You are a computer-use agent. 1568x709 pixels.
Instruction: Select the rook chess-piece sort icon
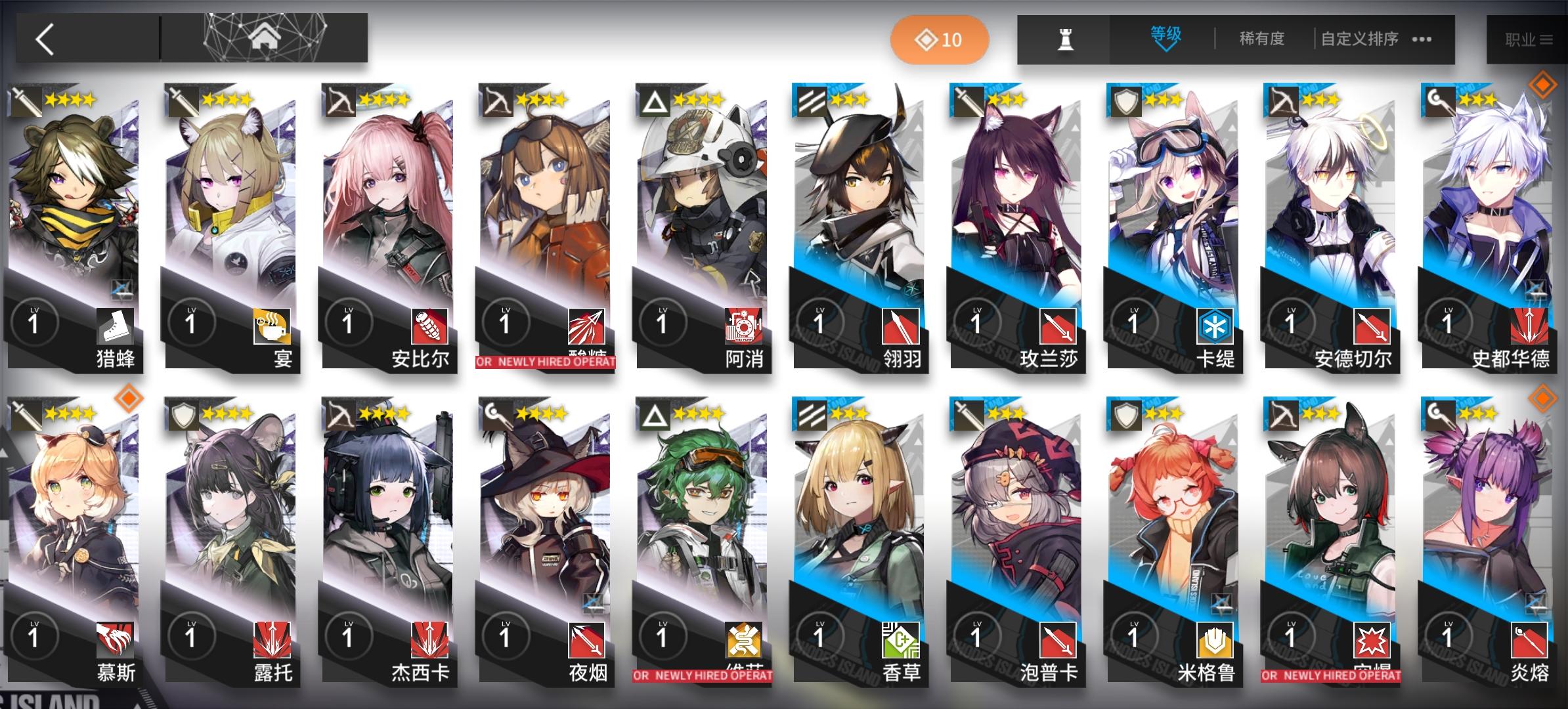(1066, 39)
